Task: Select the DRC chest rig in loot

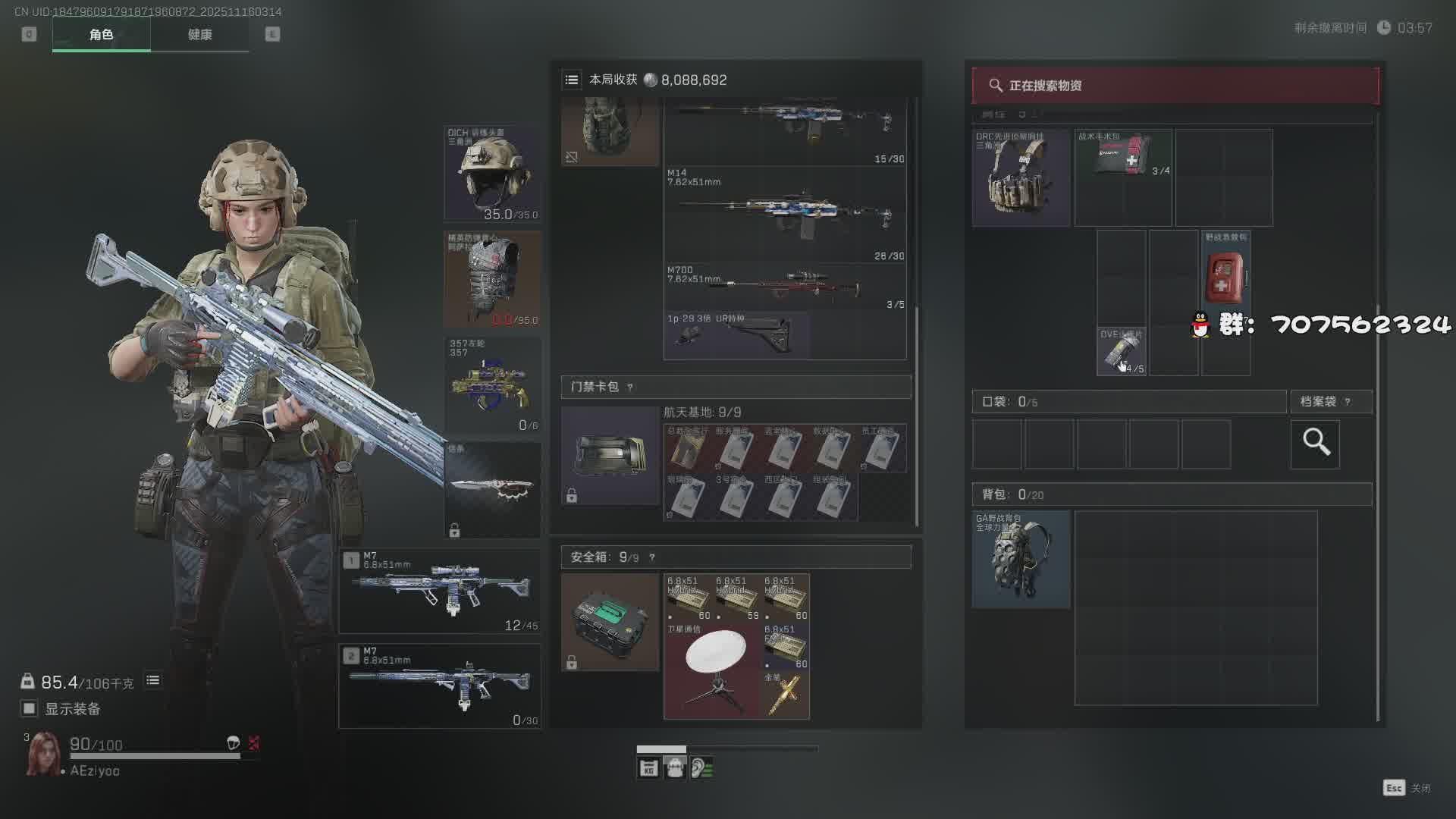Action: pyautogui.click(x=1021, y=178)
